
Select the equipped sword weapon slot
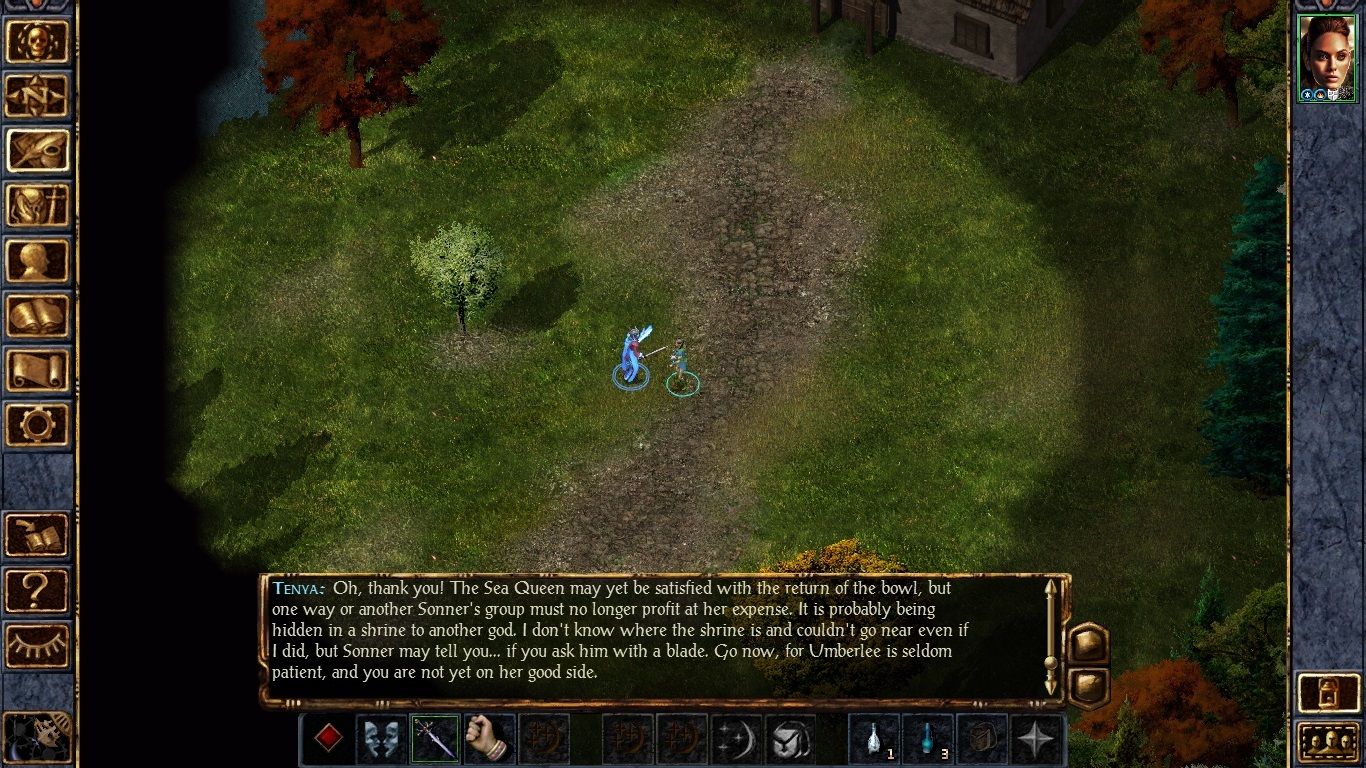click(x=437, y=738)
